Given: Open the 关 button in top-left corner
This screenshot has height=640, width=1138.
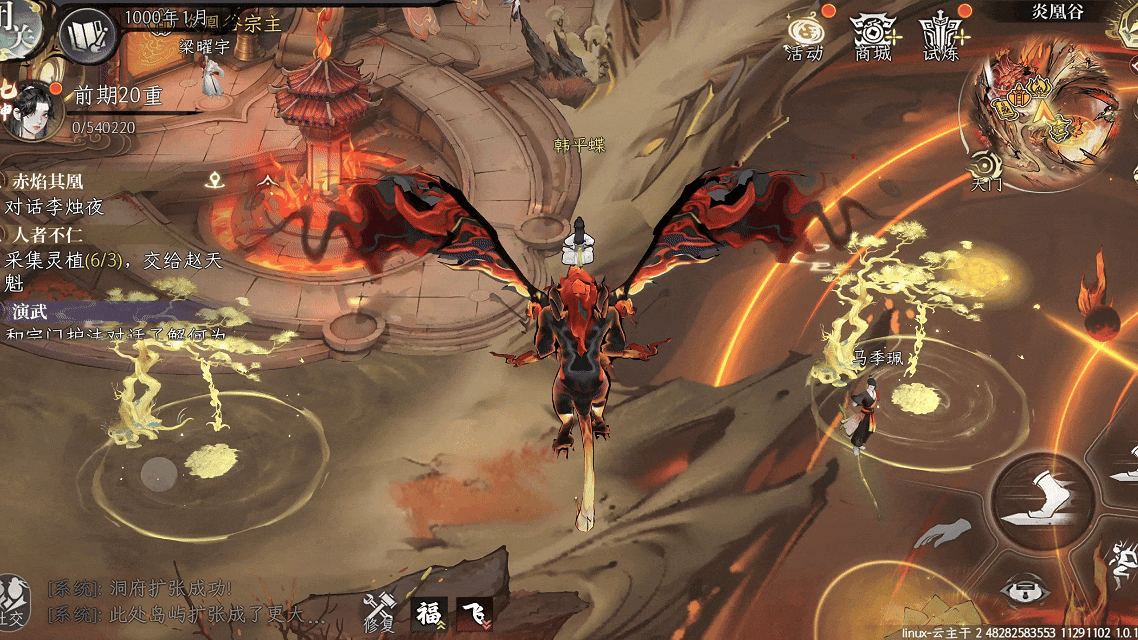Looking at the screenshot, I should tap(18, 28).
